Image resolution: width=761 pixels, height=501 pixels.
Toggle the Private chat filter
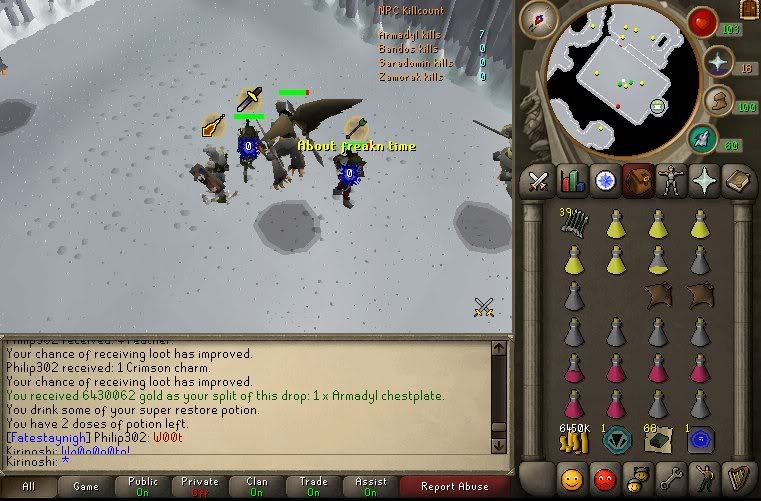coord(200,487)
